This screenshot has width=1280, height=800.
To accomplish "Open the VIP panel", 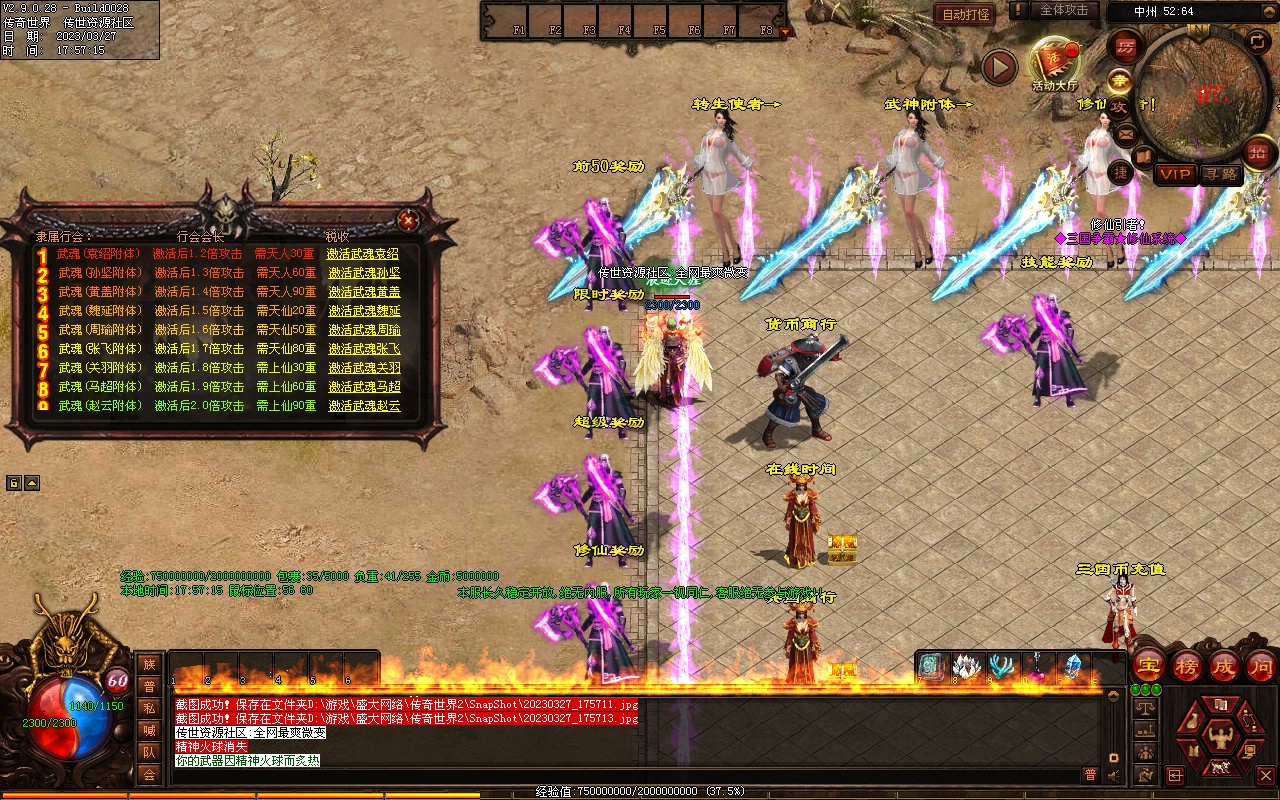I will 1175,174.
